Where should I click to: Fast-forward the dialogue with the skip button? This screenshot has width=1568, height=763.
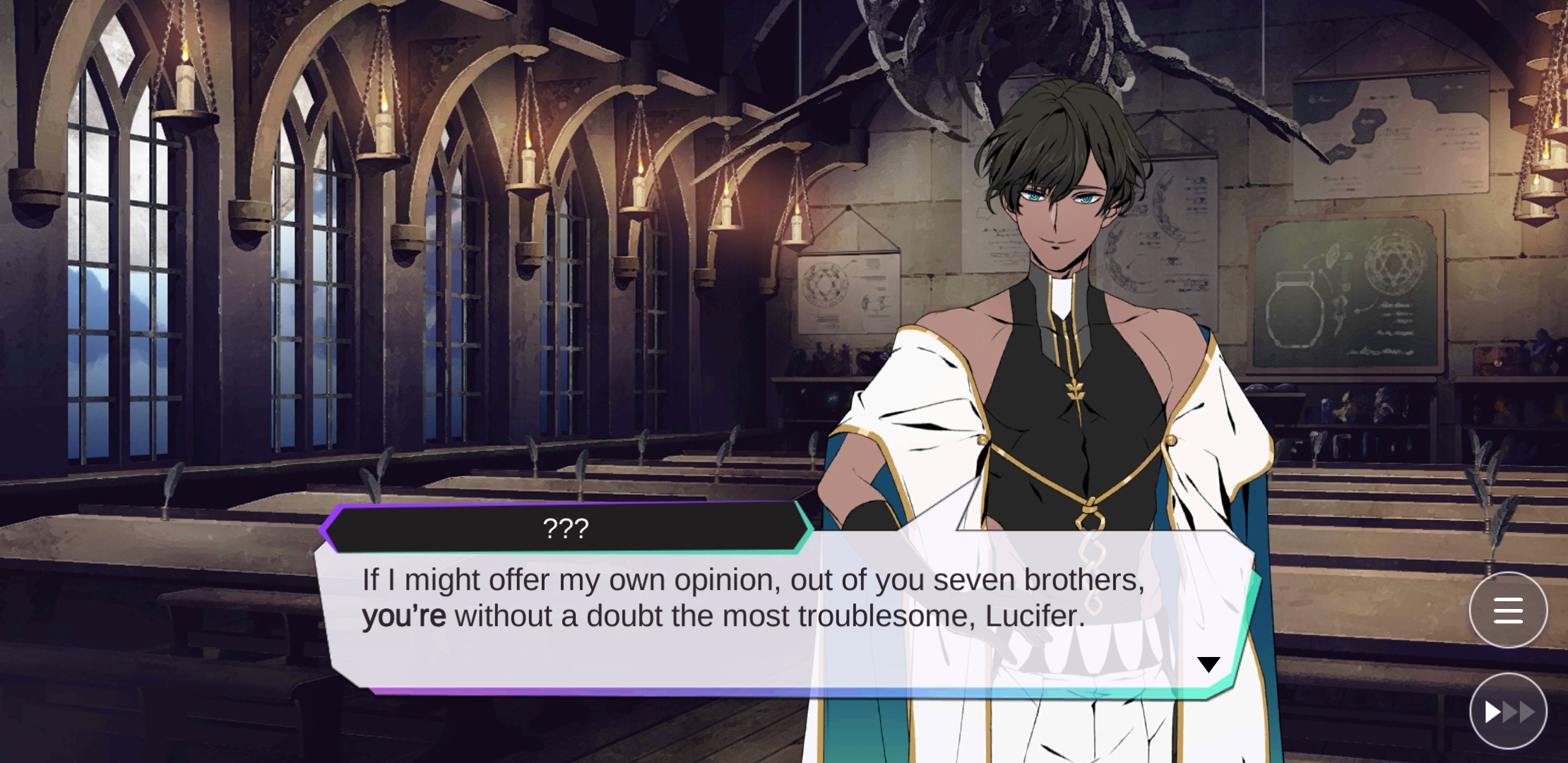point(1508,711)
